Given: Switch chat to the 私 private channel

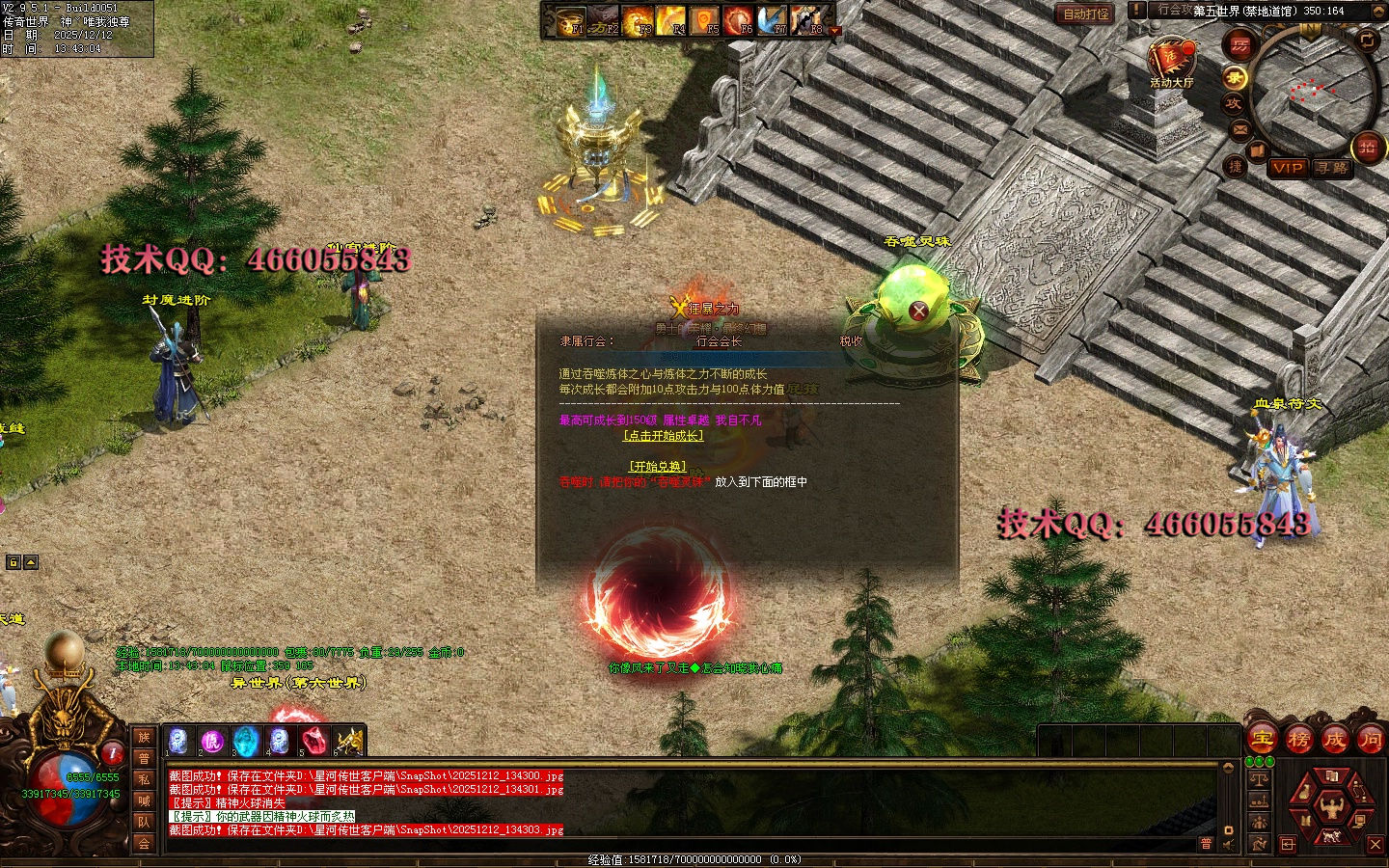Looking at the screenshot, I should (144, 779).
